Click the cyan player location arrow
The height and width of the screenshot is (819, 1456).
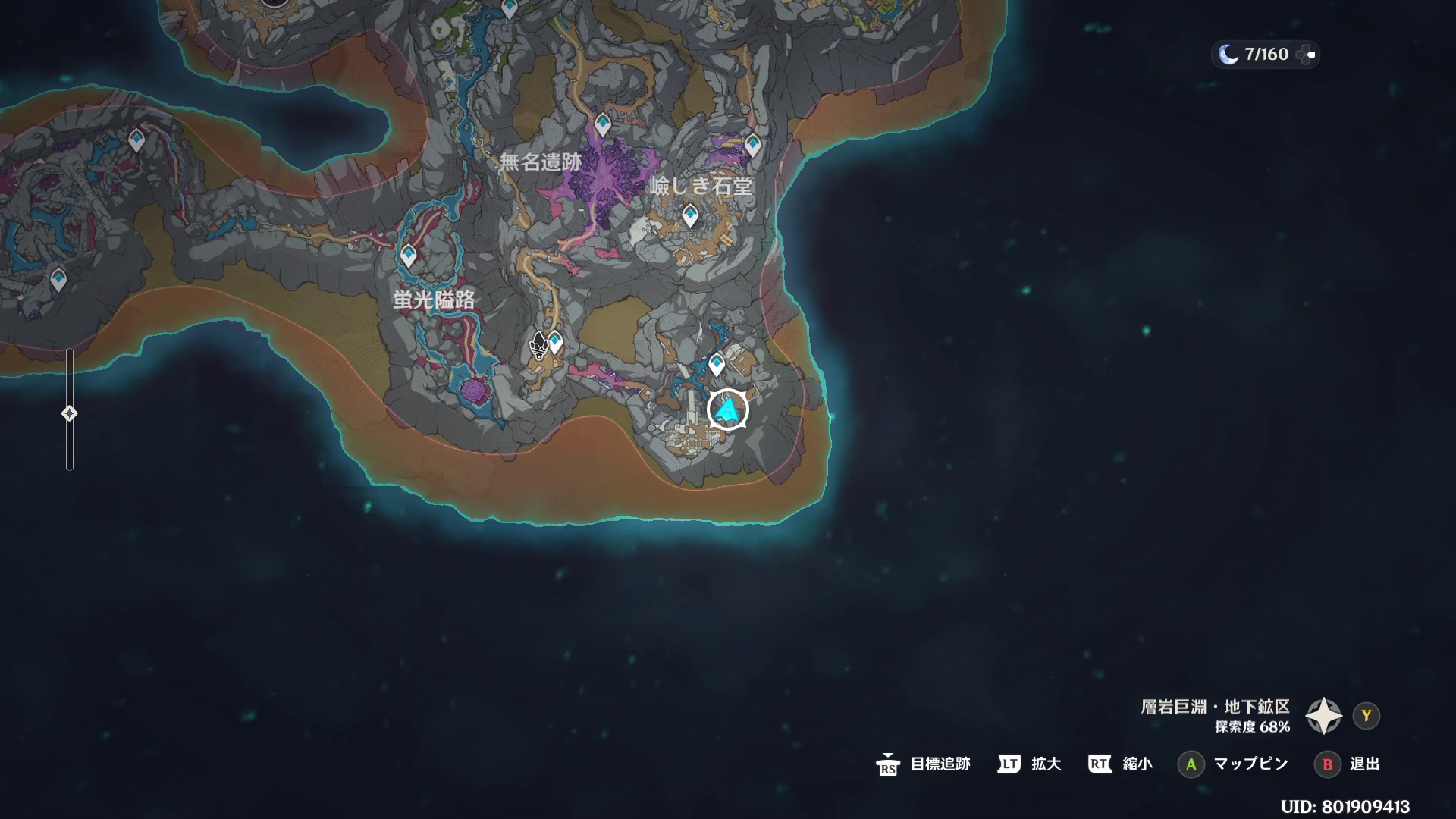(728, 410)
